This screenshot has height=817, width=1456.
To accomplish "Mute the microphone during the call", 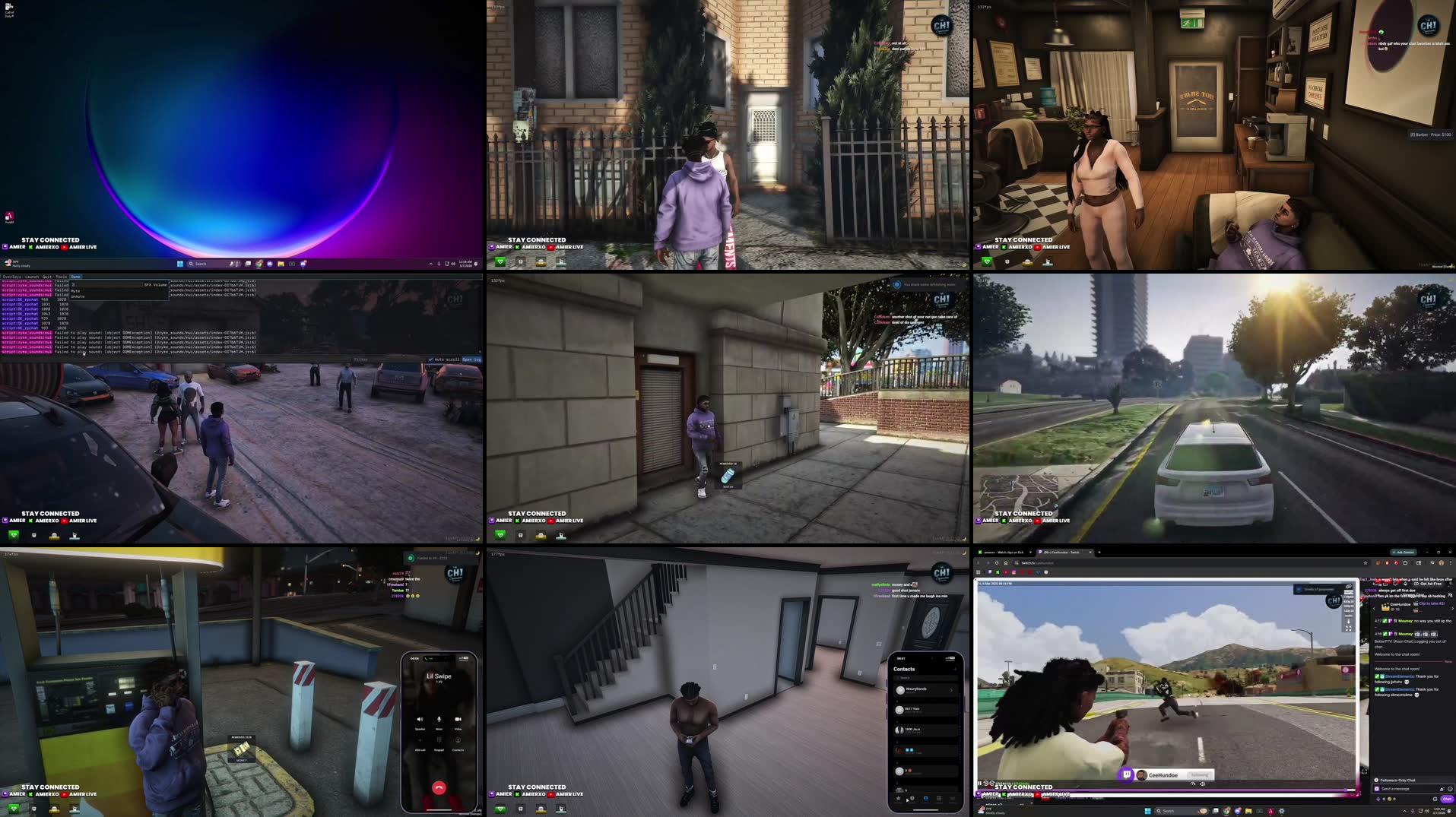I will pyautogui.click(x=439, y=719).
